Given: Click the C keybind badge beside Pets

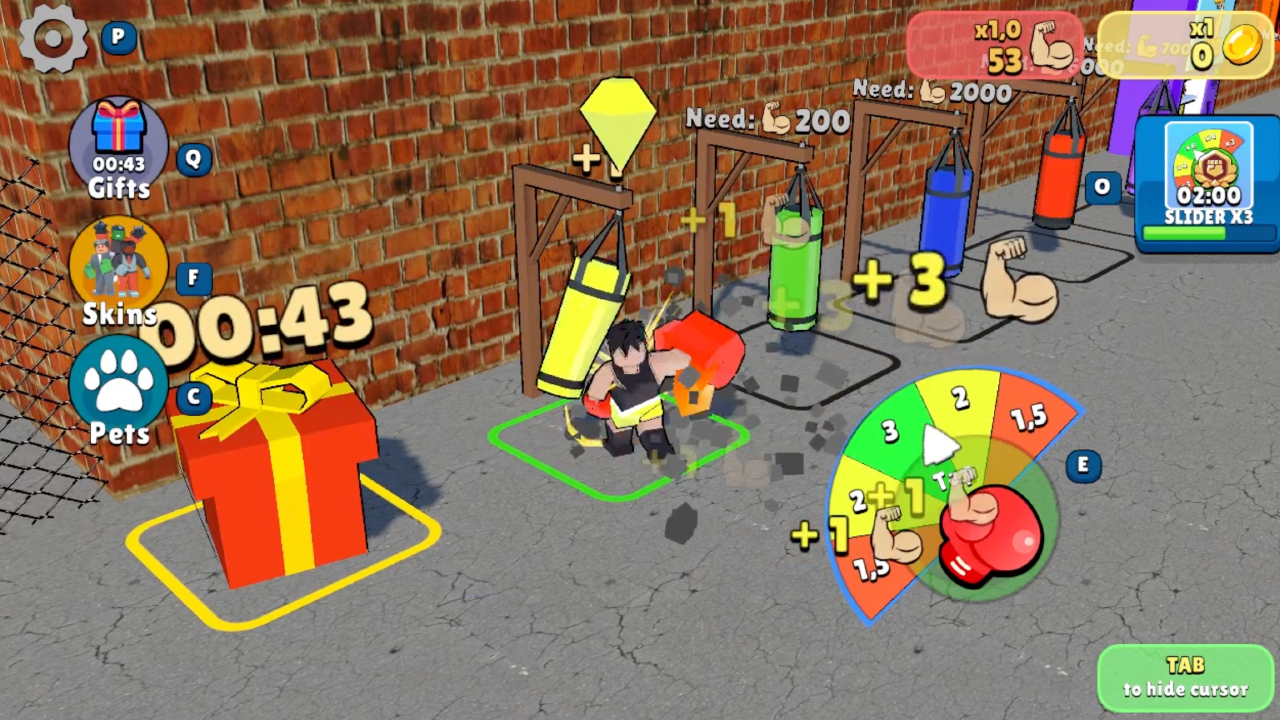Looking at the screenshot, I should click(x=192, y=397).
